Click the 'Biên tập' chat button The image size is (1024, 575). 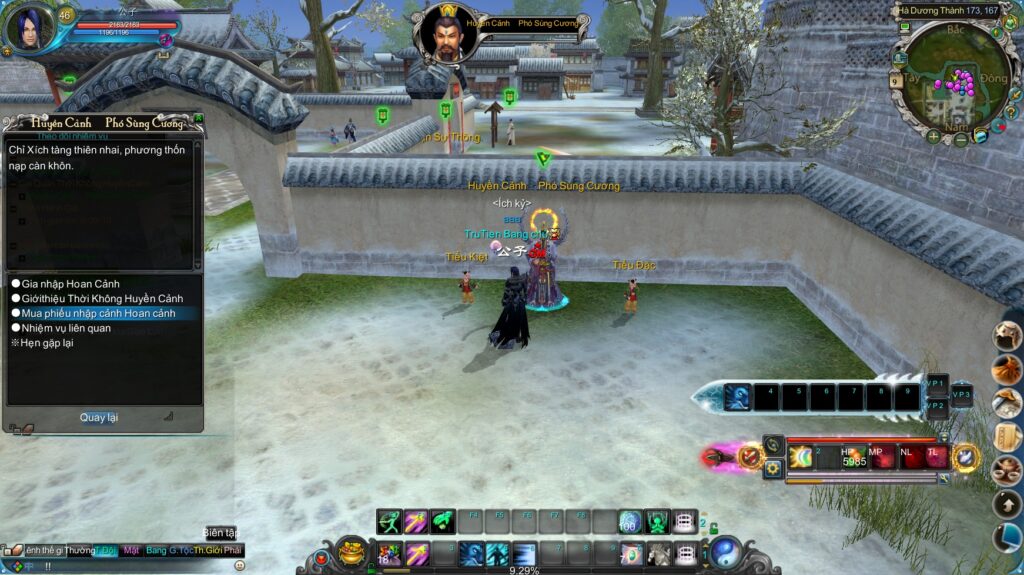click(x=220, y=533)
